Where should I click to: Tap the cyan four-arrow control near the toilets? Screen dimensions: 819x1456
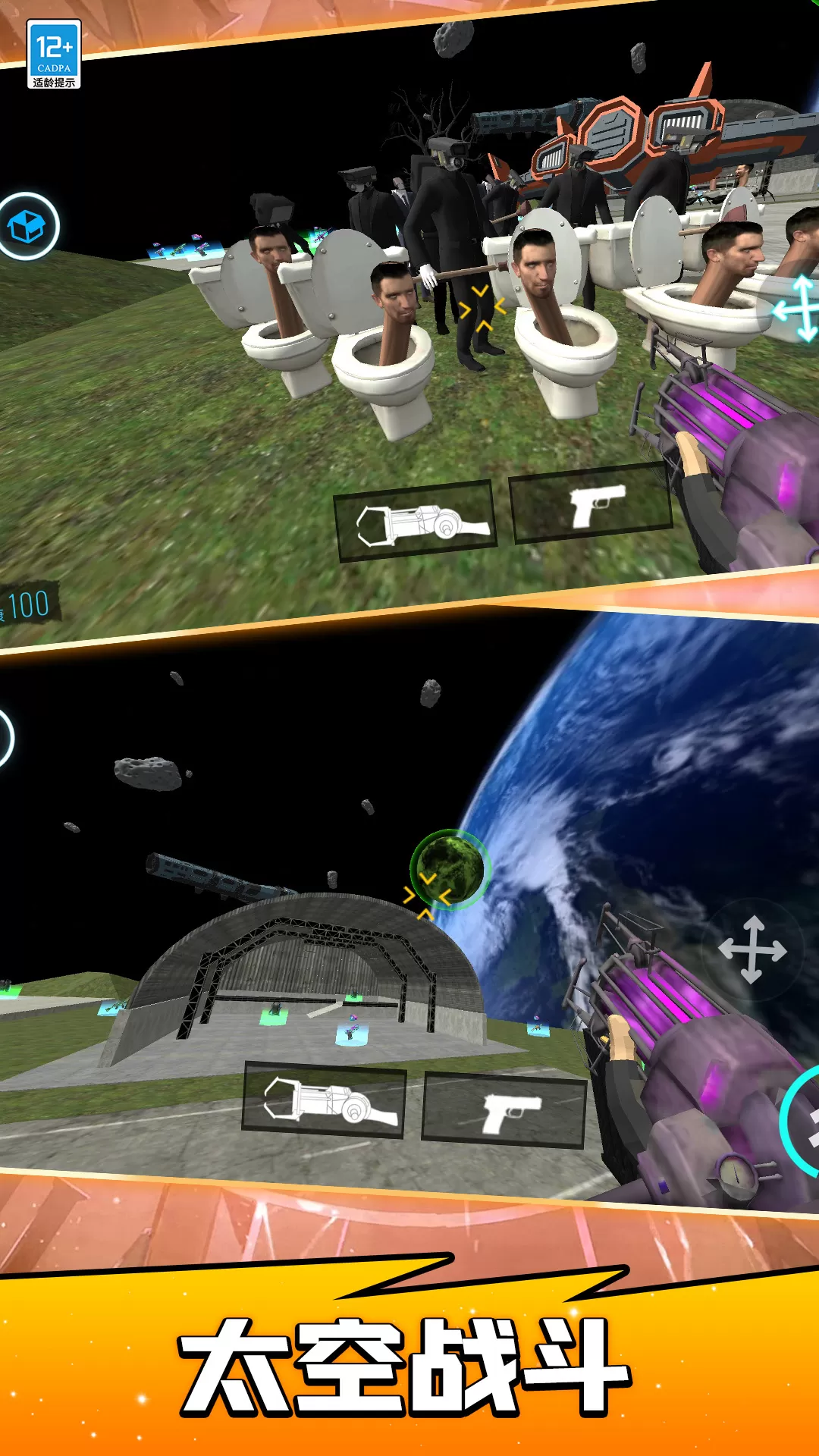[798, 309]
